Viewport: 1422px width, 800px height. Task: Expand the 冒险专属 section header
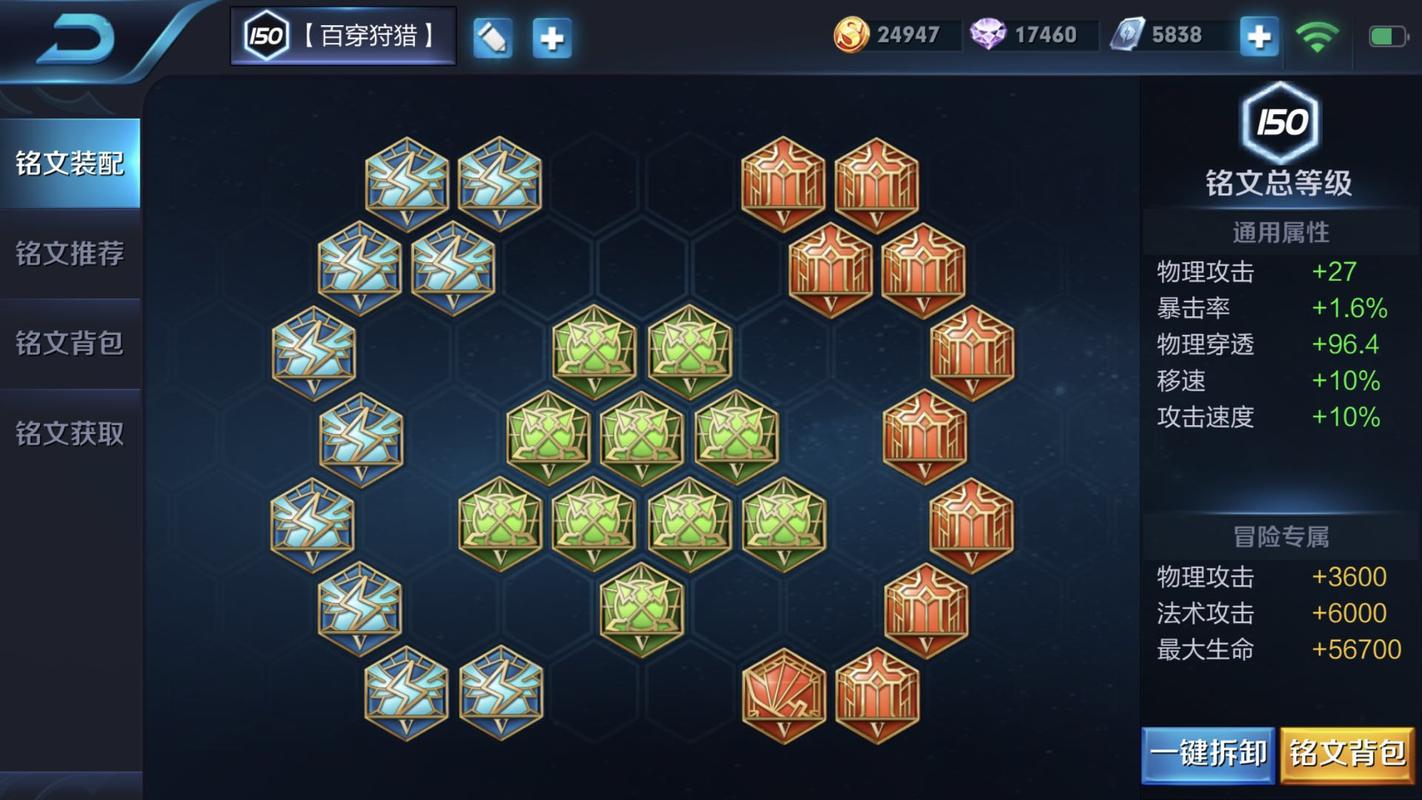click(1281, 537)
